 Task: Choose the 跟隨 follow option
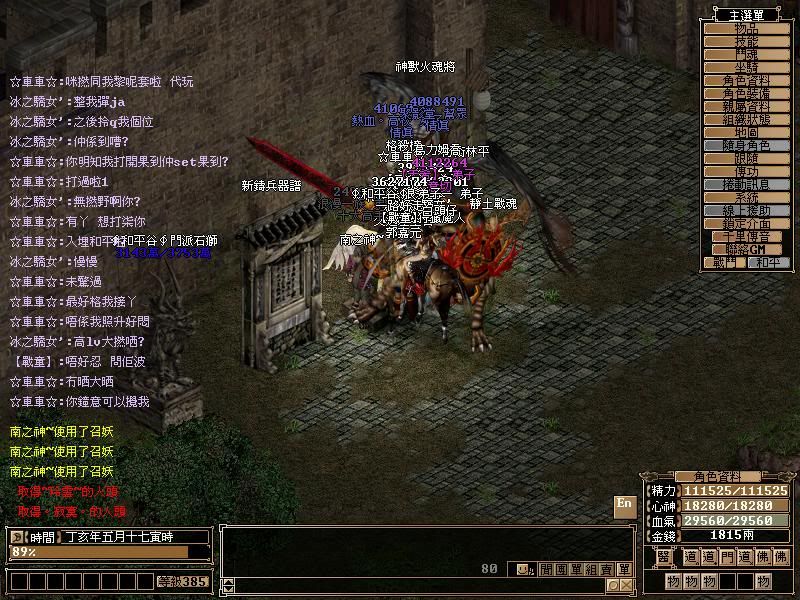pyautogui.click(x=746, y=158)
